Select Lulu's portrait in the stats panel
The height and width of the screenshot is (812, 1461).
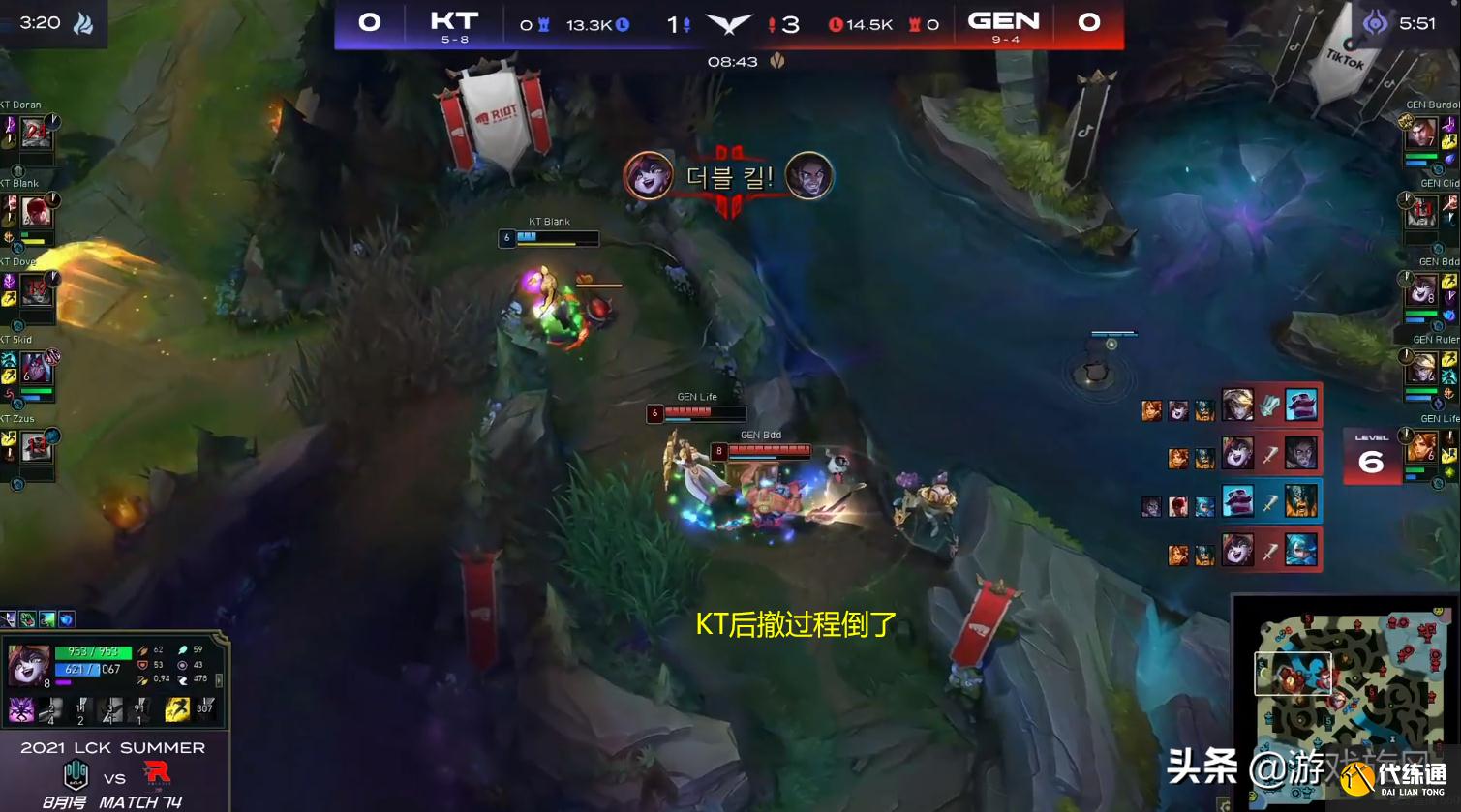(x=27, y=663)
